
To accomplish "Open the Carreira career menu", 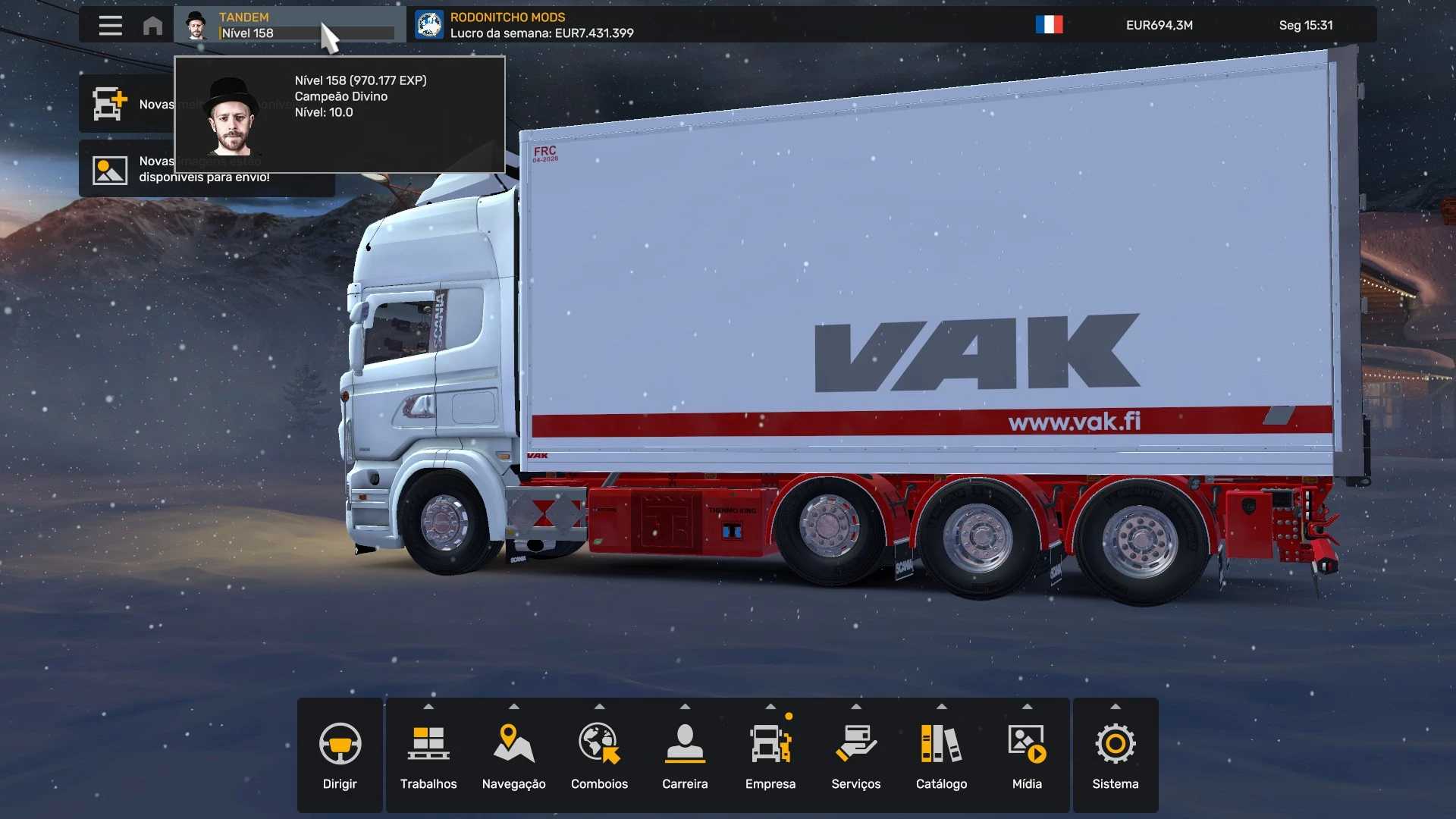I will point(685,755).
